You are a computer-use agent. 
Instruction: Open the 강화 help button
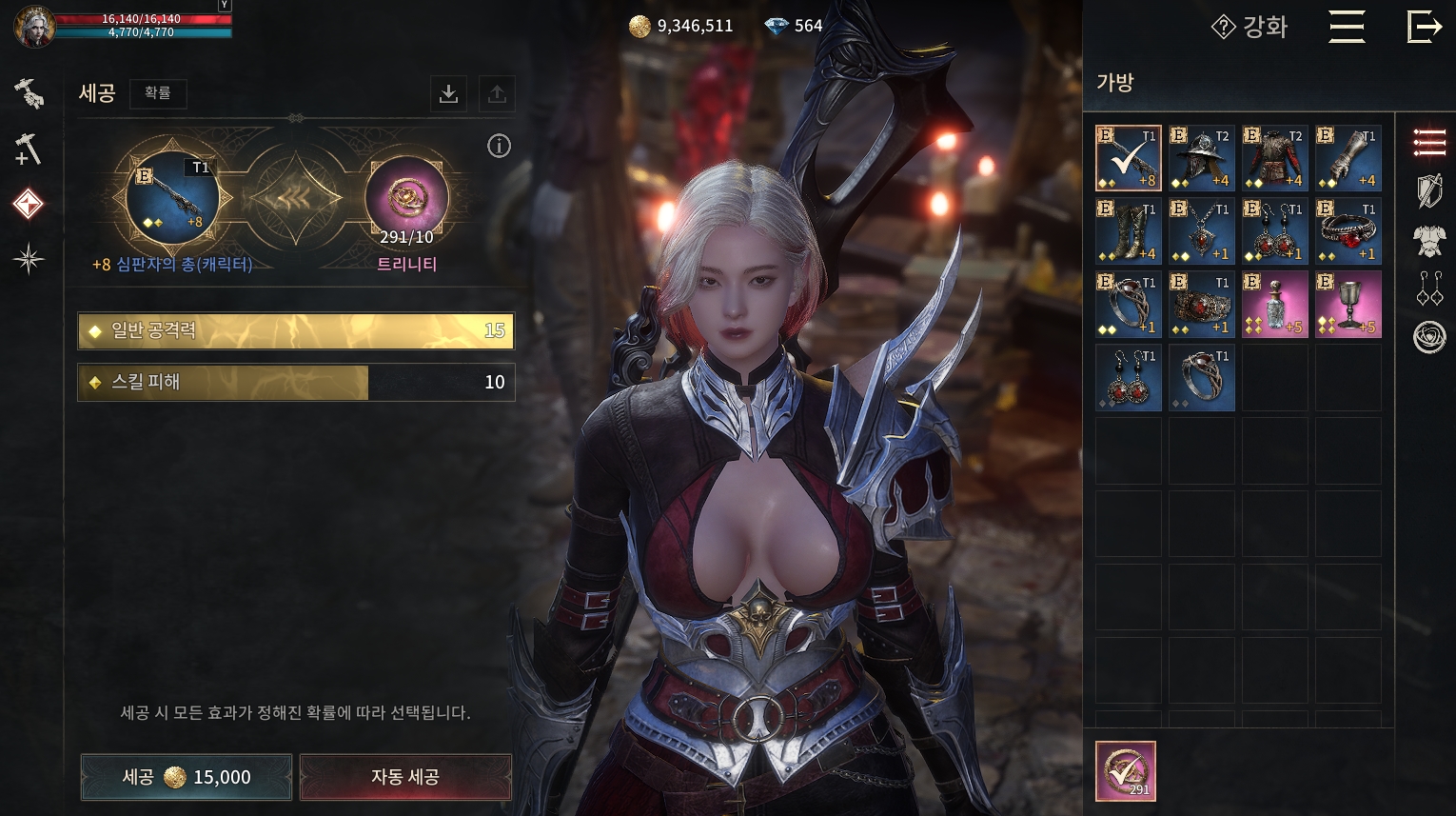tap(1249, 27)
